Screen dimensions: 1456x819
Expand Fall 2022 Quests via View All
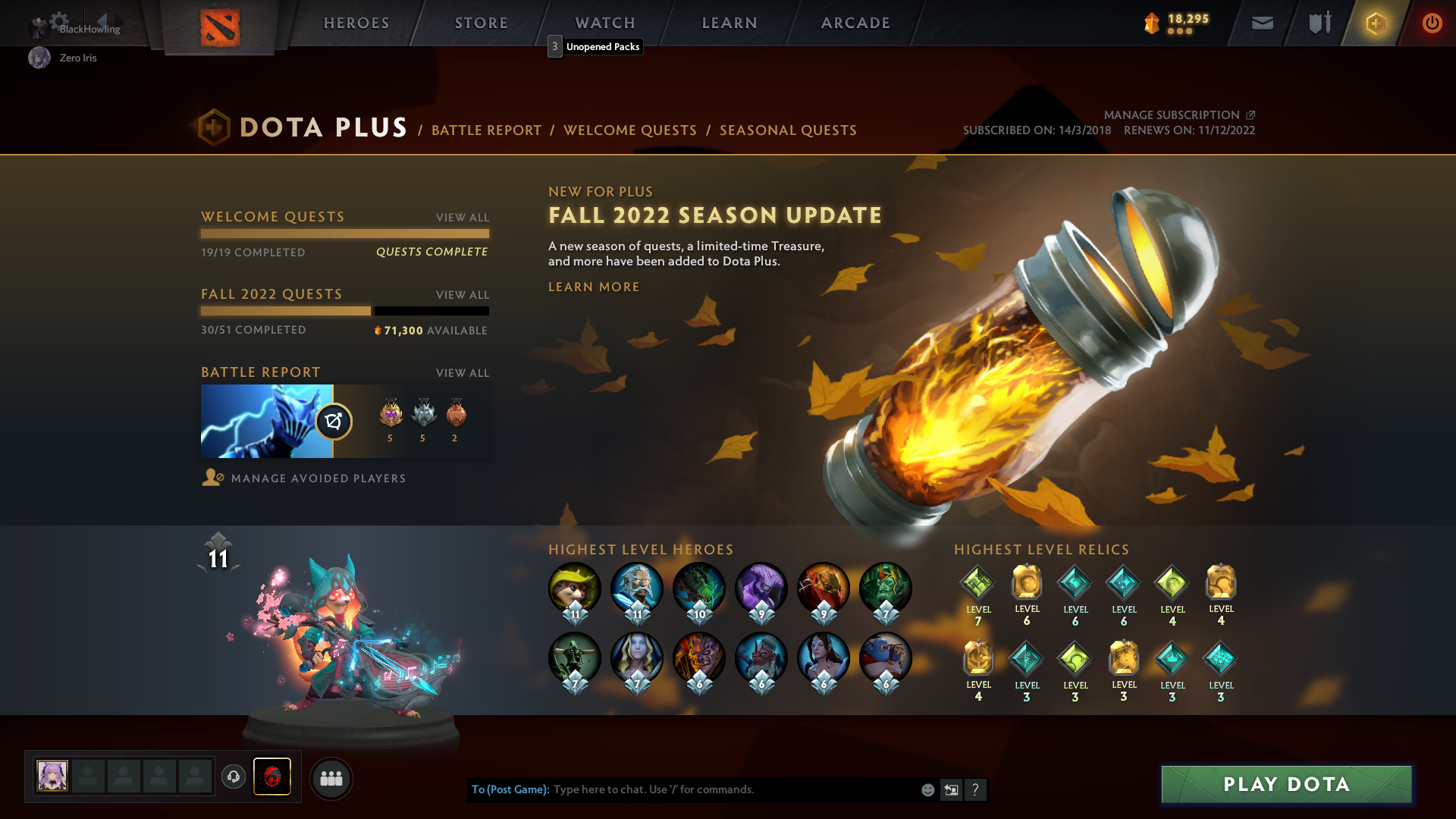462,295
